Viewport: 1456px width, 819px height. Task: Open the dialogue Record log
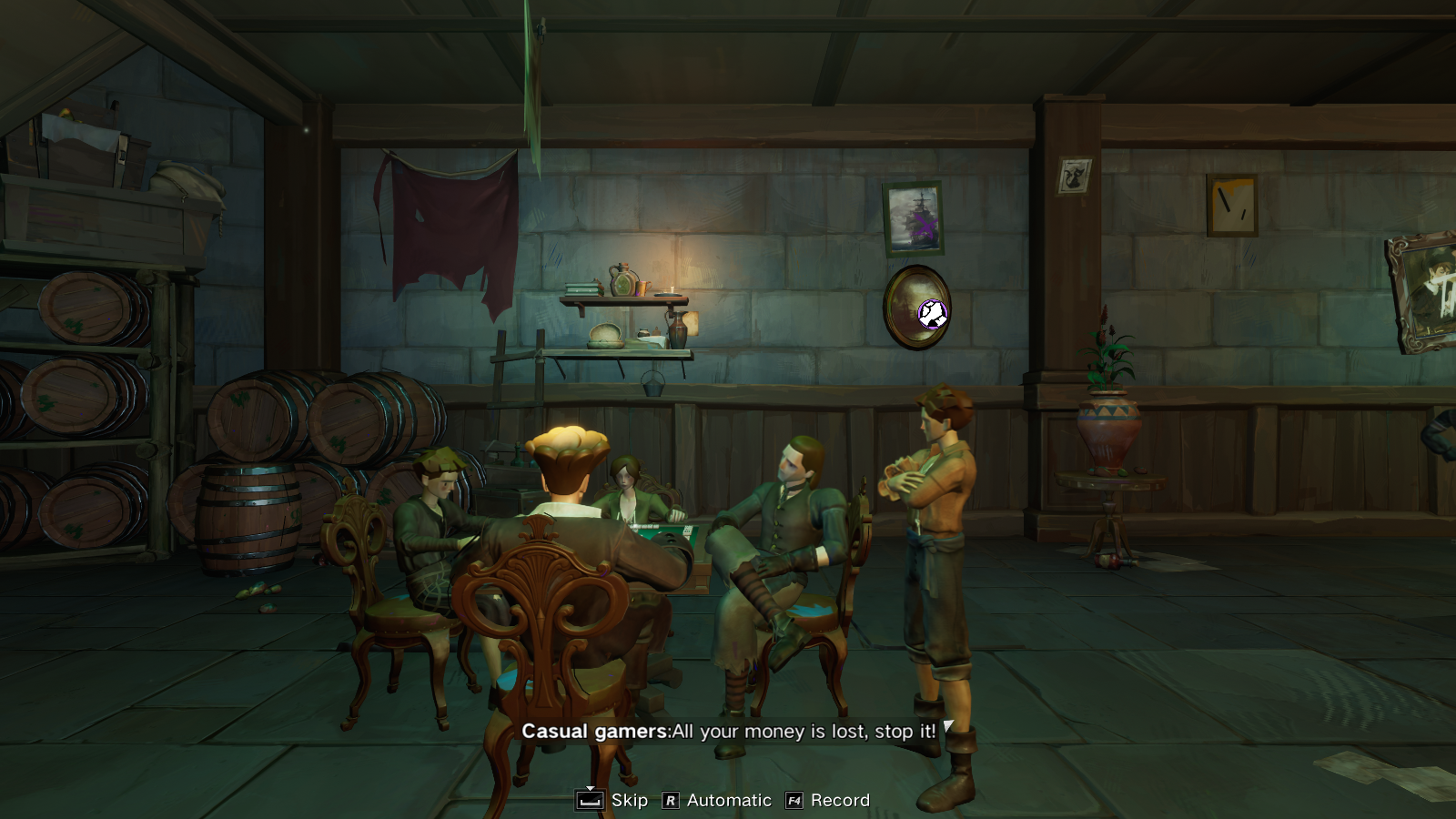click(x=828, y=800)
